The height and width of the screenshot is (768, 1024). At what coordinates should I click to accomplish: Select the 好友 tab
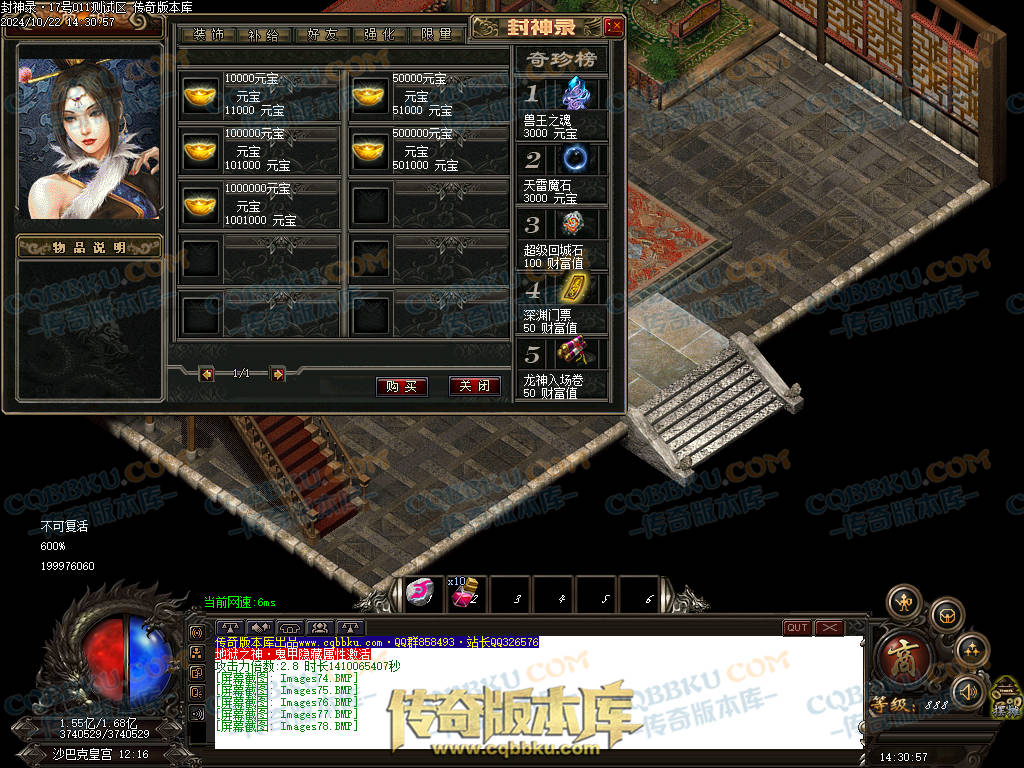click(322, 34)
